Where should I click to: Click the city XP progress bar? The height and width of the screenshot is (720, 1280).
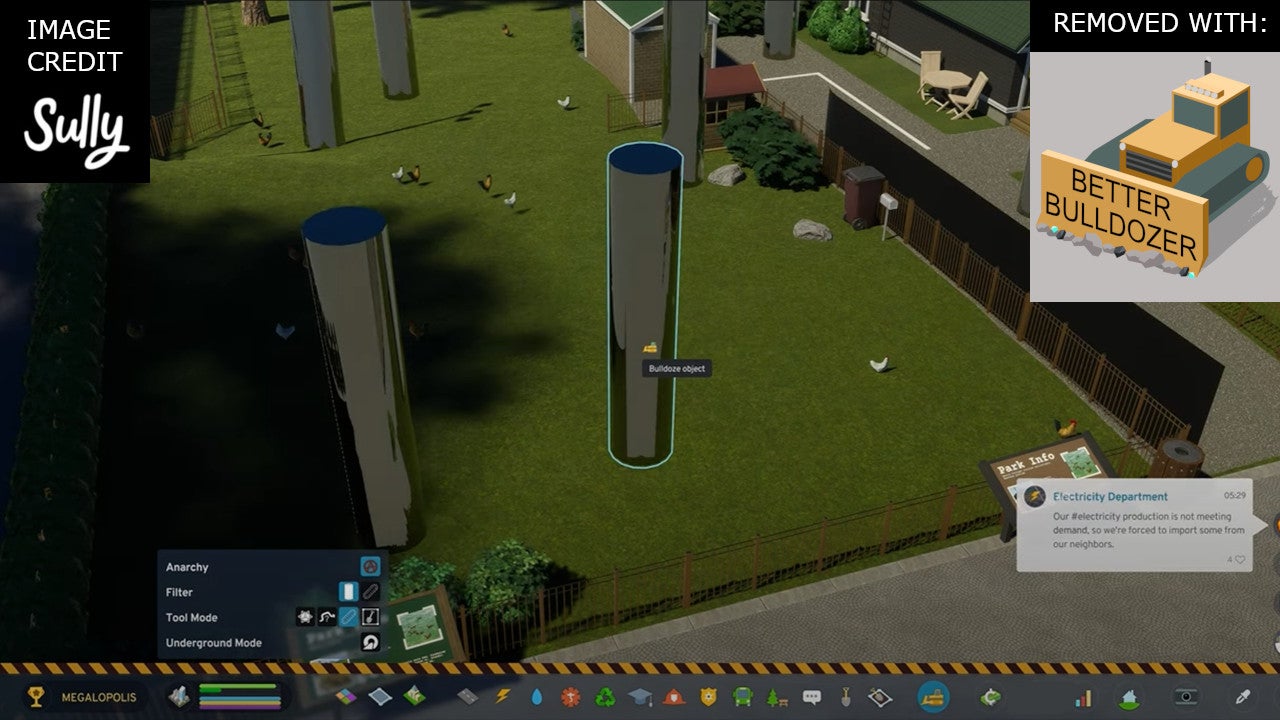(237, 690)
